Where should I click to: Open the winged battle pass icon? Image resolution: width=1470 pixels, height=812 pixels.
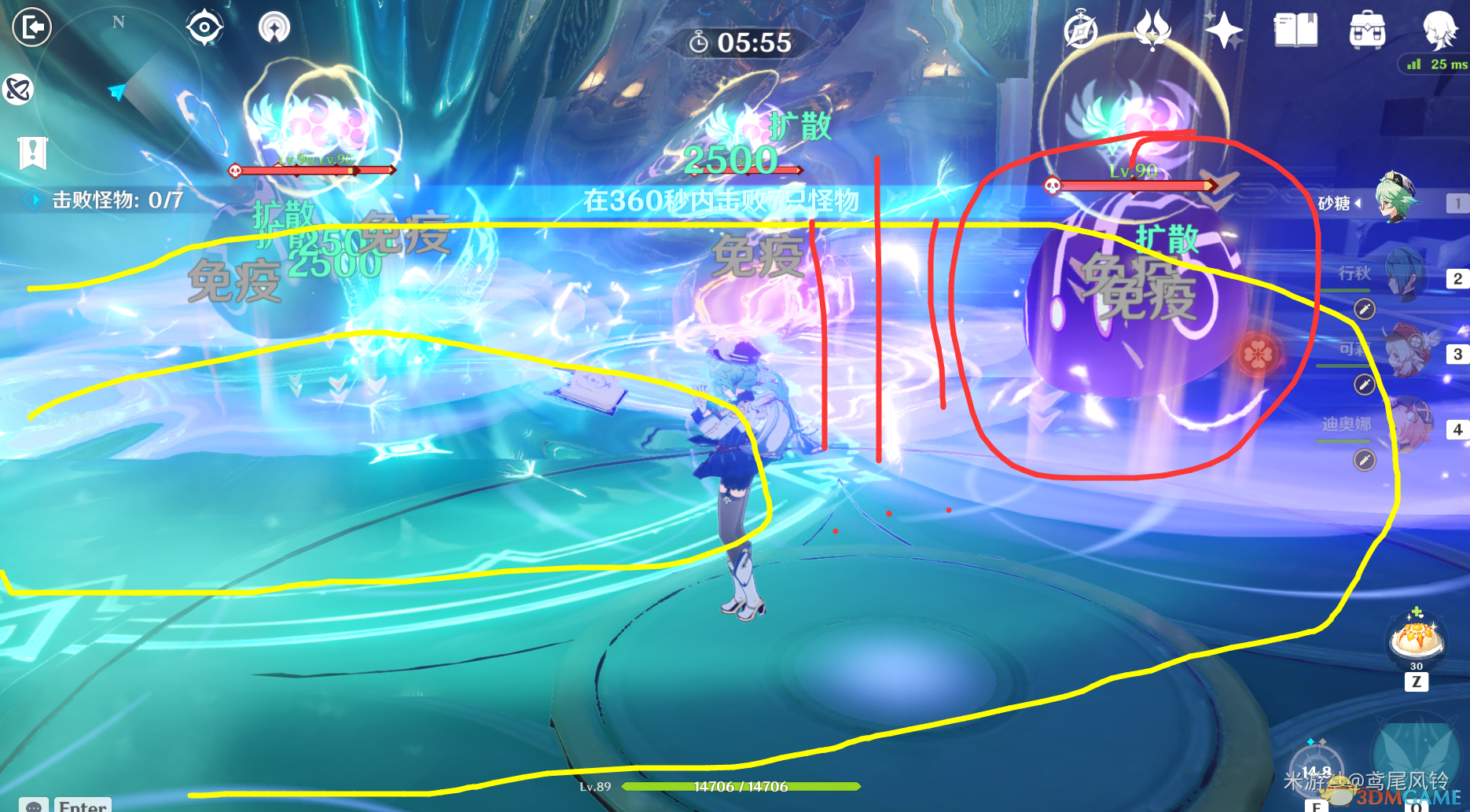(1152, 31)
